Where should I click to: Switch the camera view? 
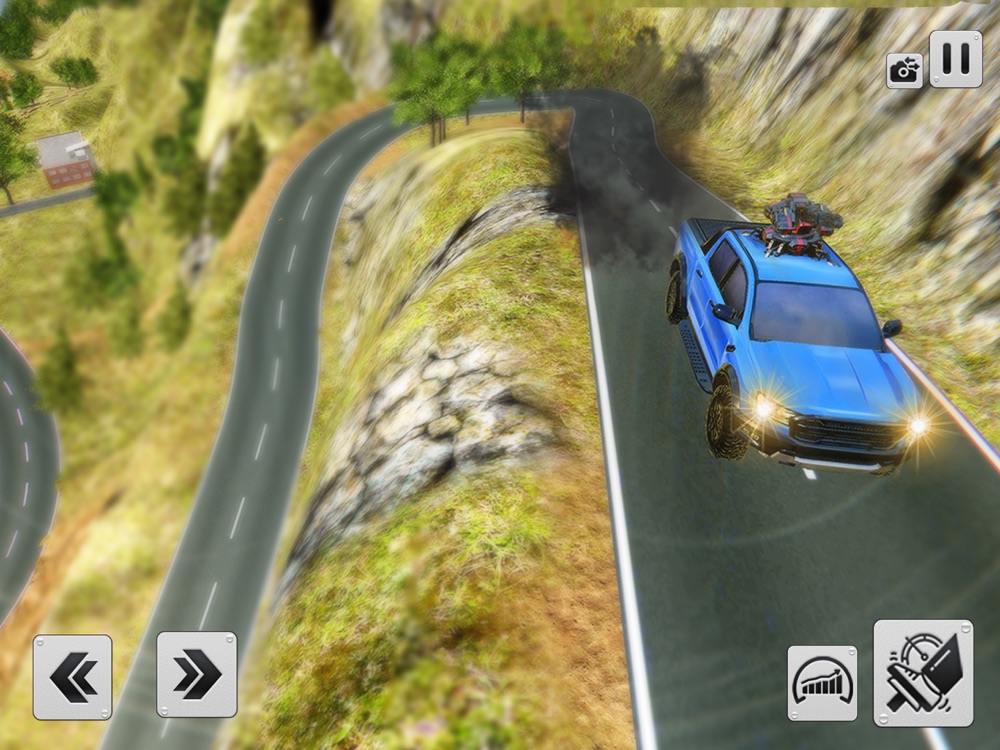904,71
